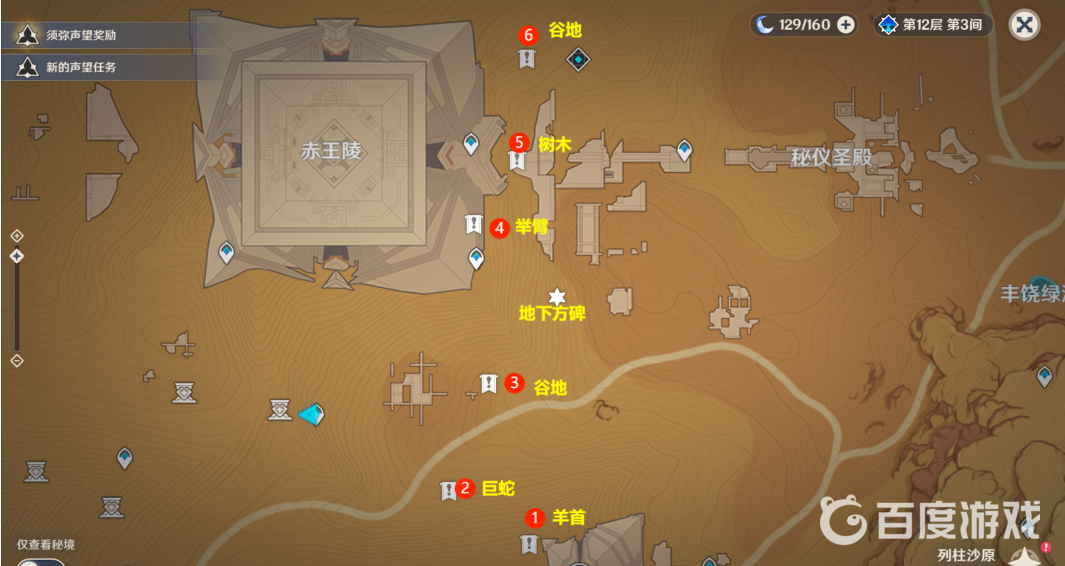
Task: Close the map with the X button
Action: 1024,25
